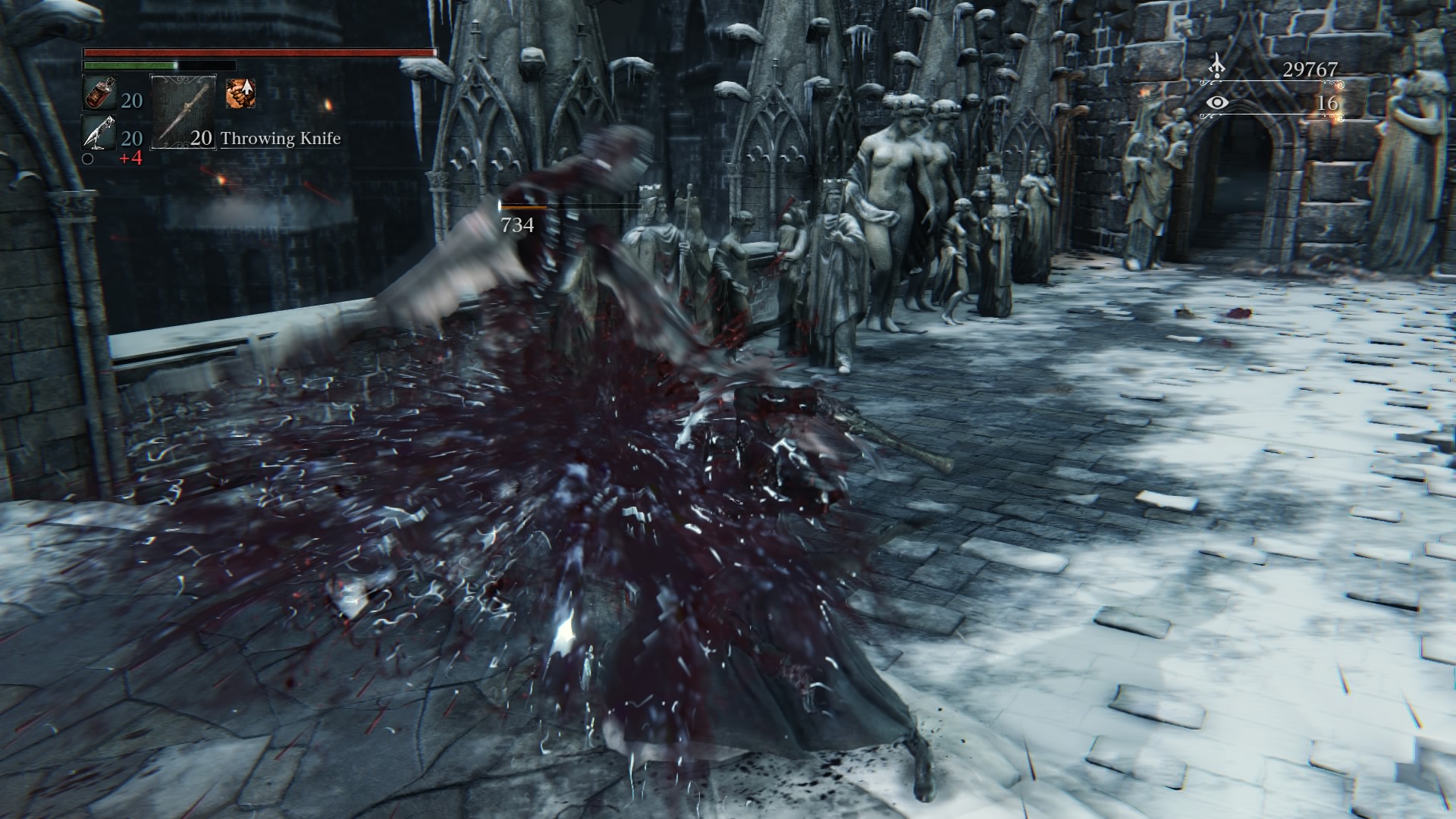Click the Insight eye icon
This screenshot has width=1456, height=819.
[x=1217, y=102]
